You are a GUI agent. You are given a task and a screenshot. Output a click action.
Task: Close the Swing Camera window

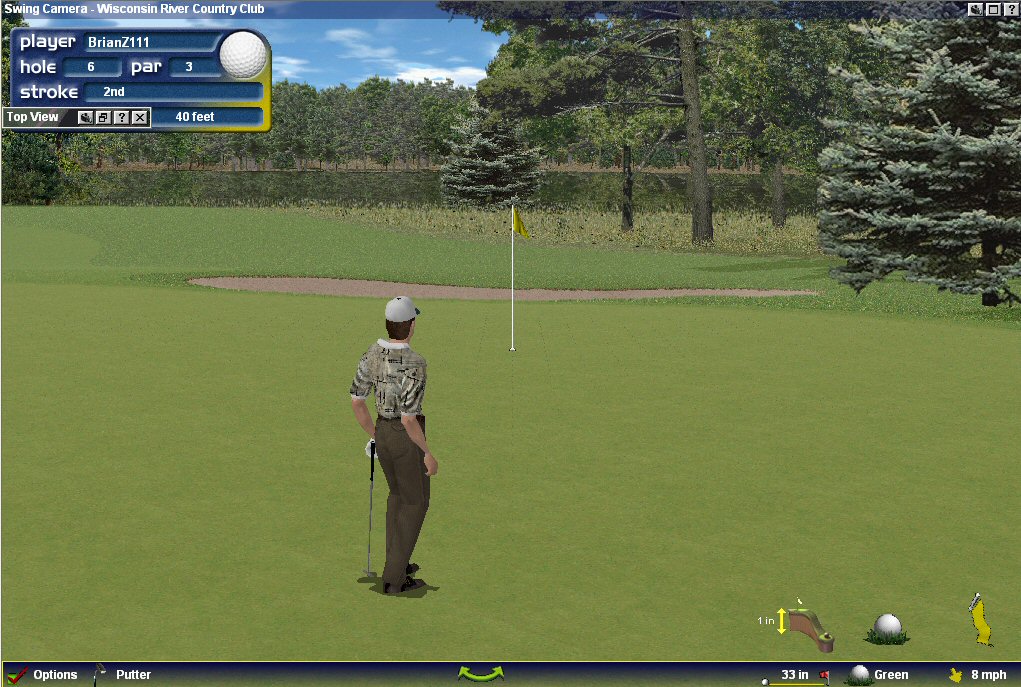[x=1010, y=9]
